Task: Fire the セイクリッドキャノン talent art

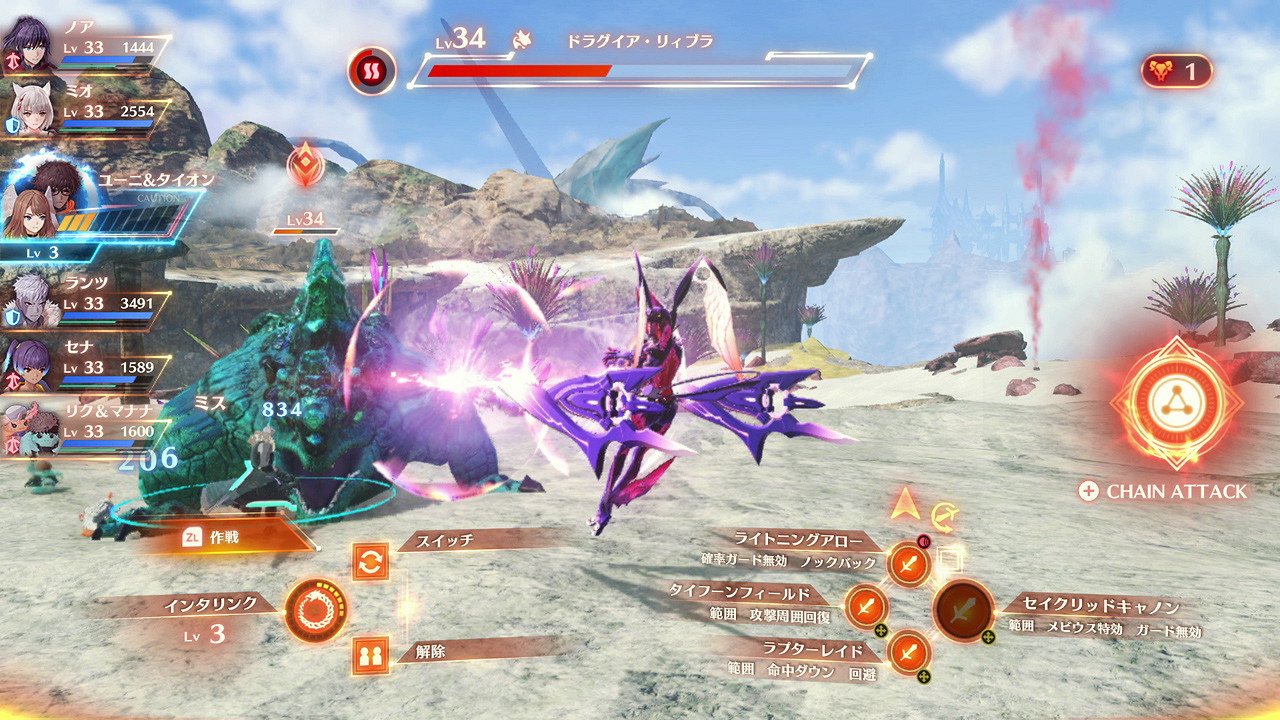Action: point(963,609)
